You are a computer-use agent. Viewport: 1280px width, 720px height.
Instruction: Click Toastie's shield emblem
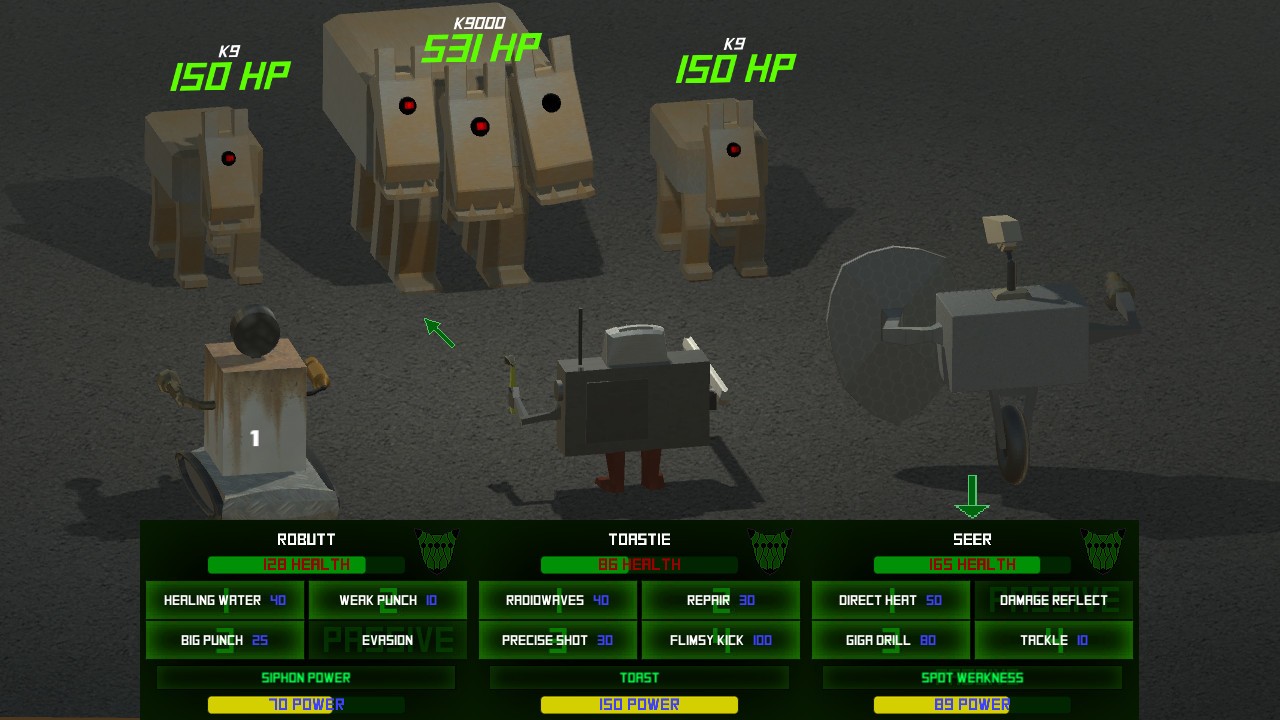770,548
